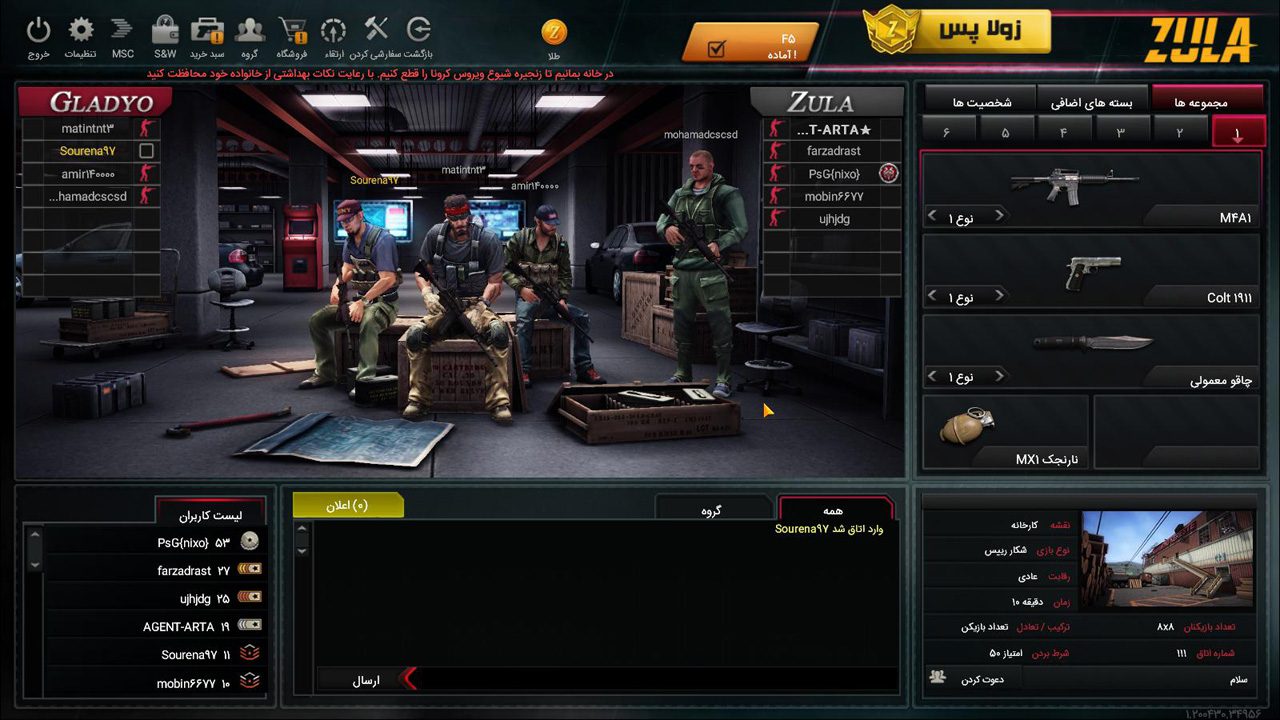
Task: Switch chat to the group tab
Action: 712,510
